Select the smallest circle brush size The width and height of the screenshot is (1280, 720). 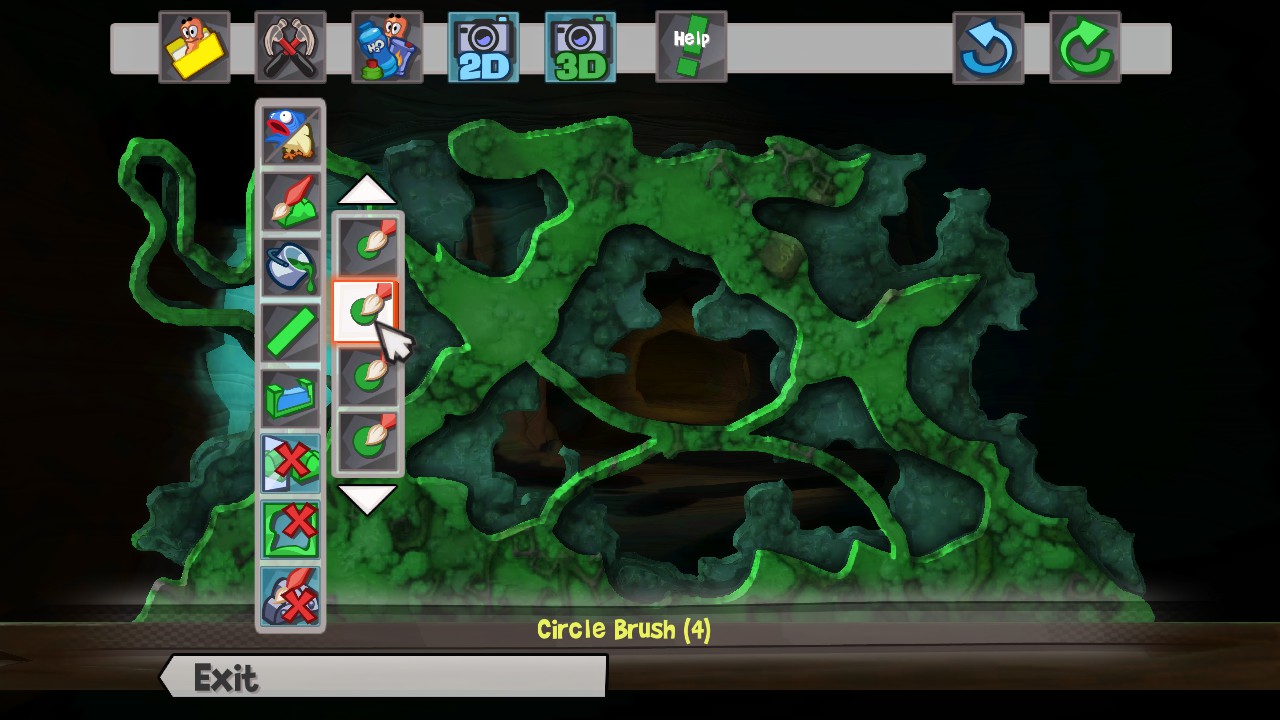pos(368,240)
